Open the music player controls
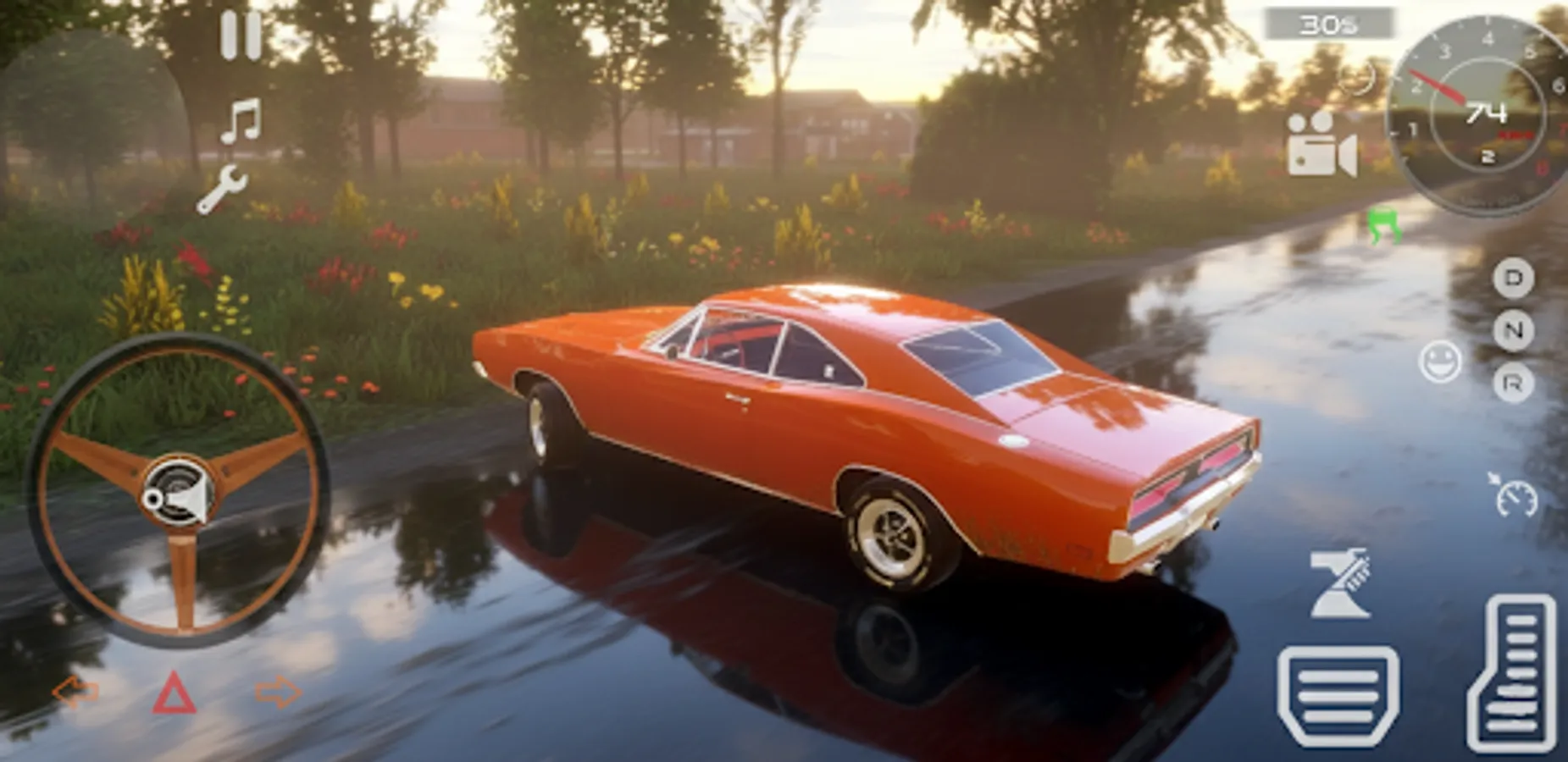The width and height of the screenshot is (1568, 762). (240, 119)
